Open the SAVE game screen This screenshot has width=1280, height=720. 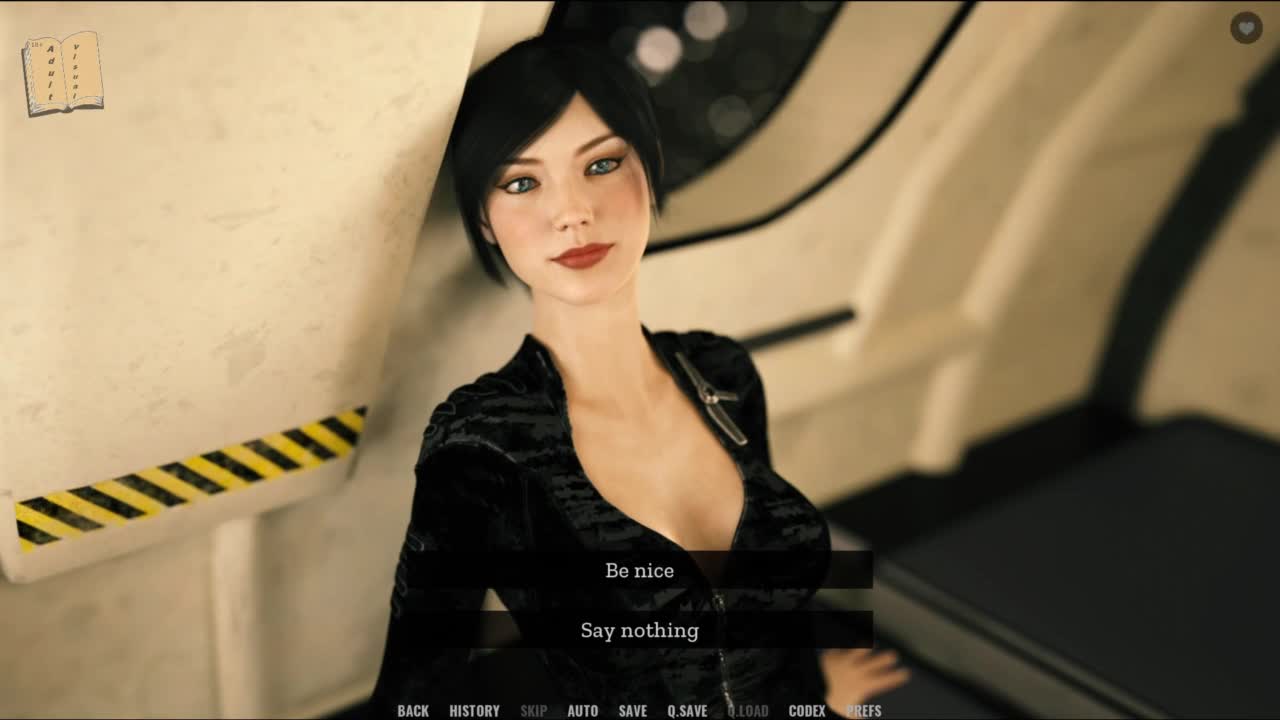pyautogui.click(x=632, y=710)
